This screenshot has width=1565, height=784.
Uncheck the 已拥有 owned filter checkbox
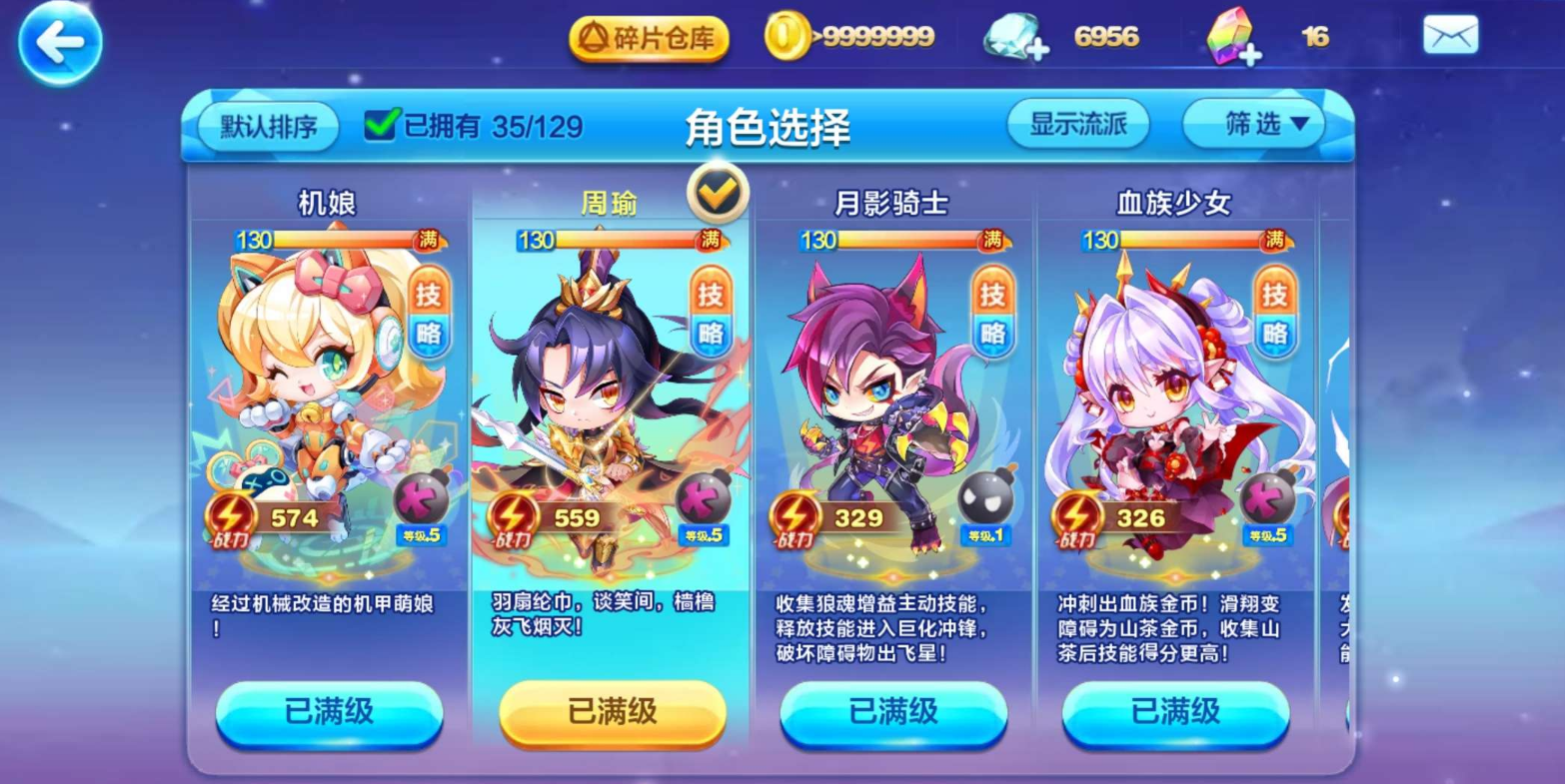point(379,125)
